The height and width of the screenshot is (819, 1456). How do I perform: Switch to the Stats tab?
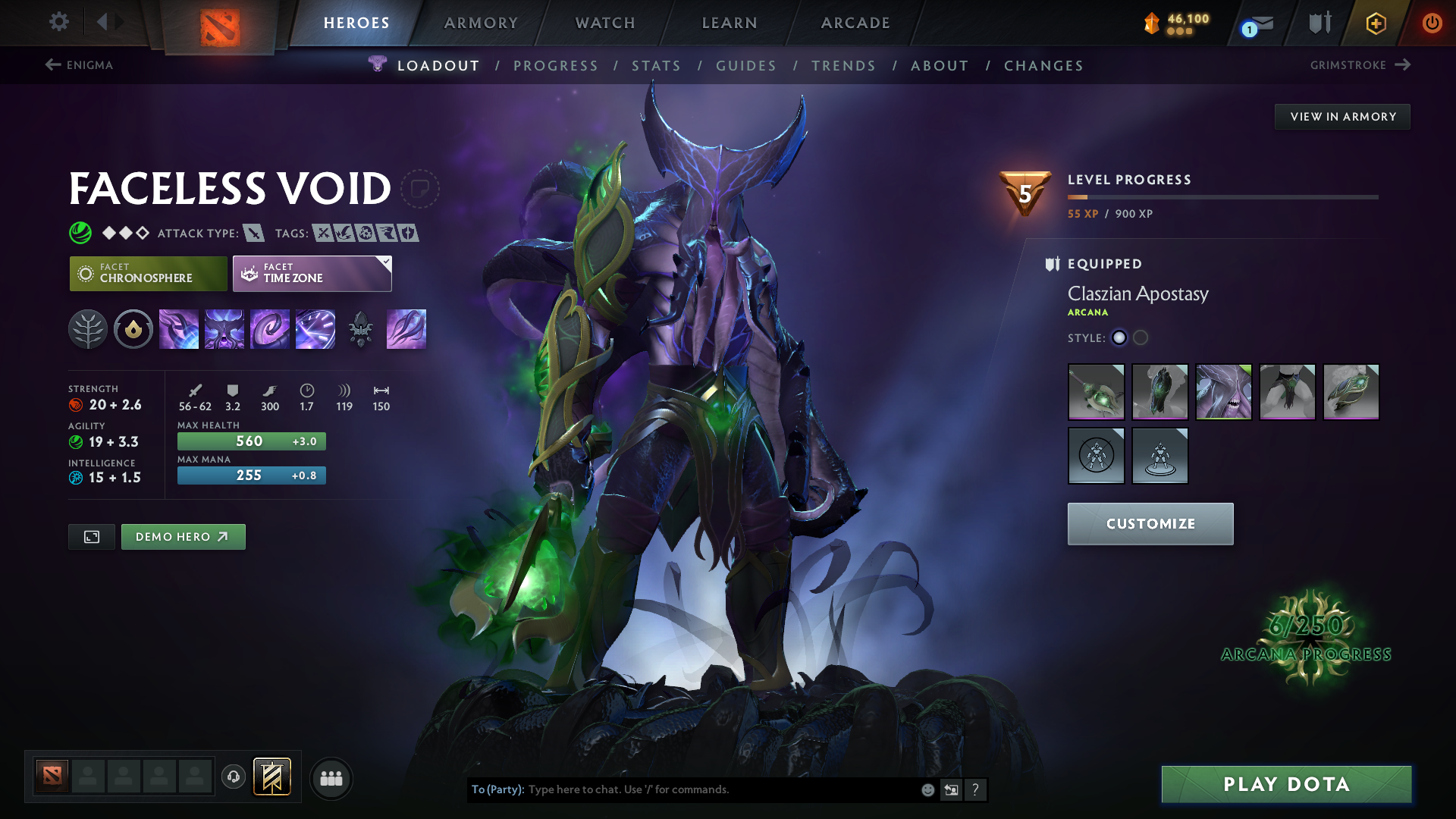click(657, 66)
